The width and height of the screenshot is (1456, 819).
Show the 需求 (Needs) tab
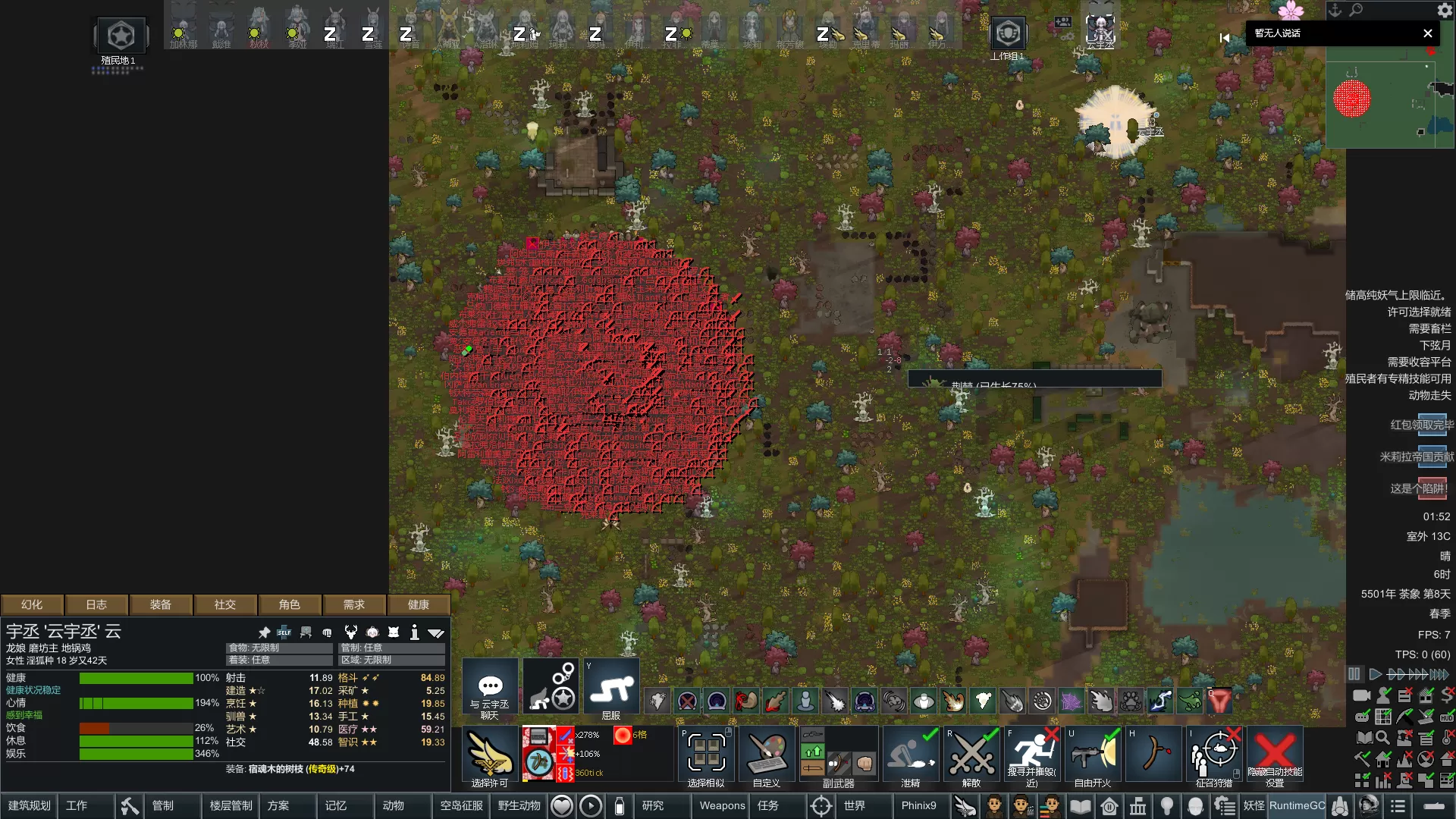353,604
